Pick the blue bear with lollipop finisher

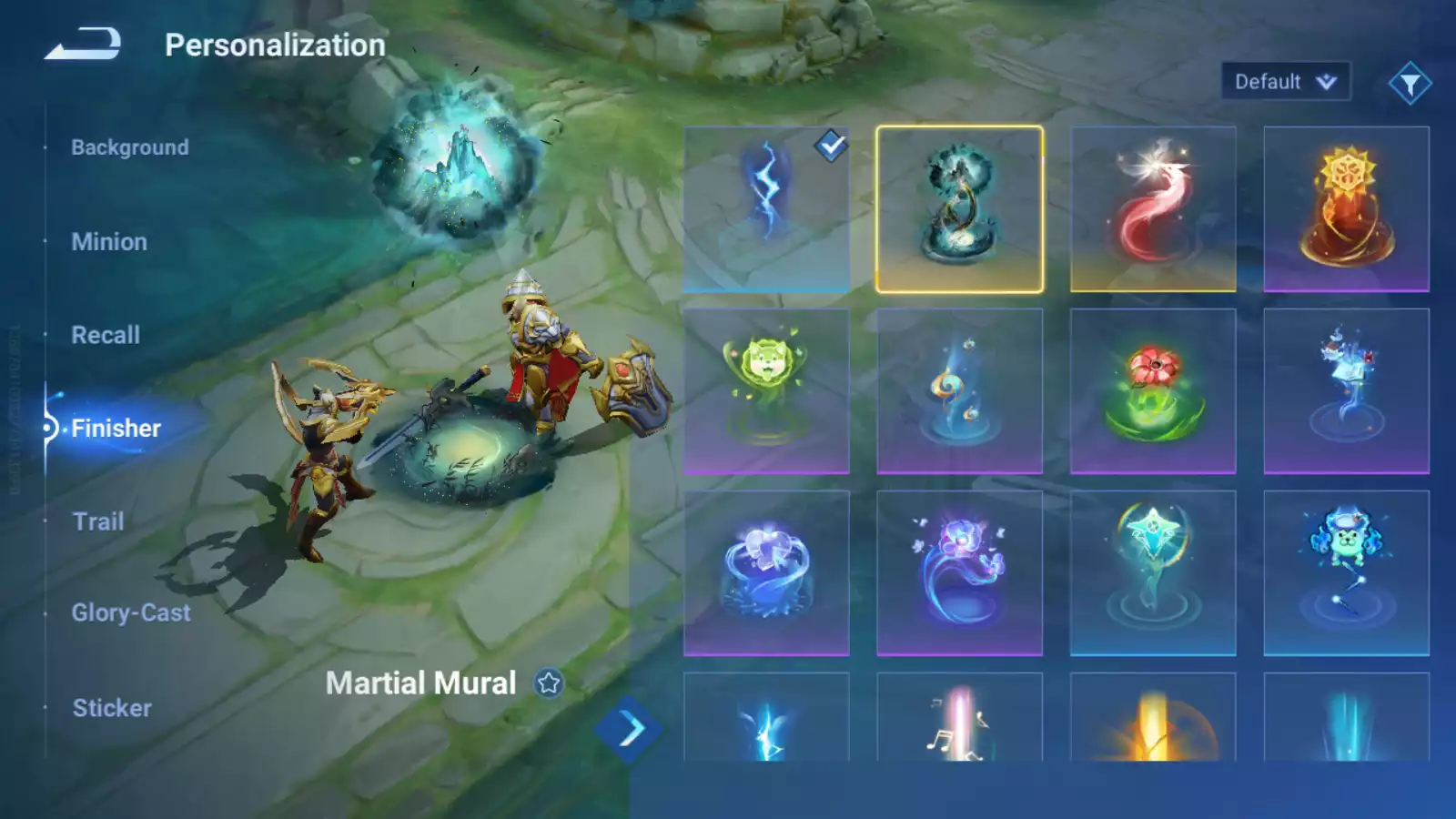1346,573
